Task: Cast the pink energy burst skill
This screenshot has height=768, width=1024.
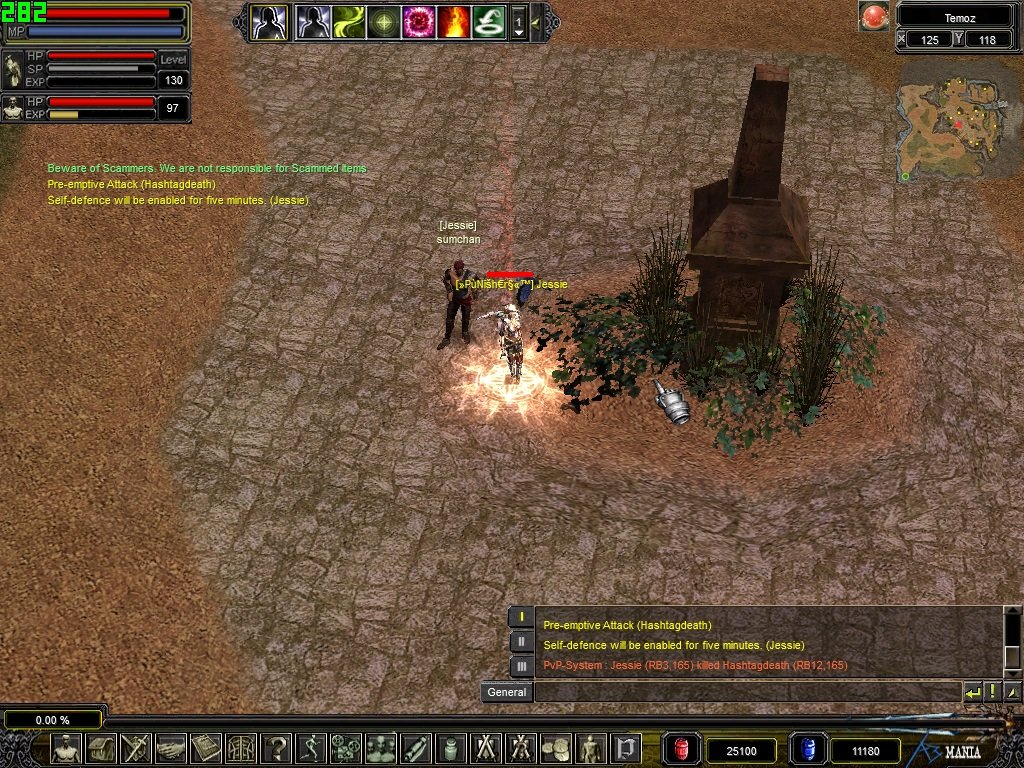Action: [x=418, y=21]
